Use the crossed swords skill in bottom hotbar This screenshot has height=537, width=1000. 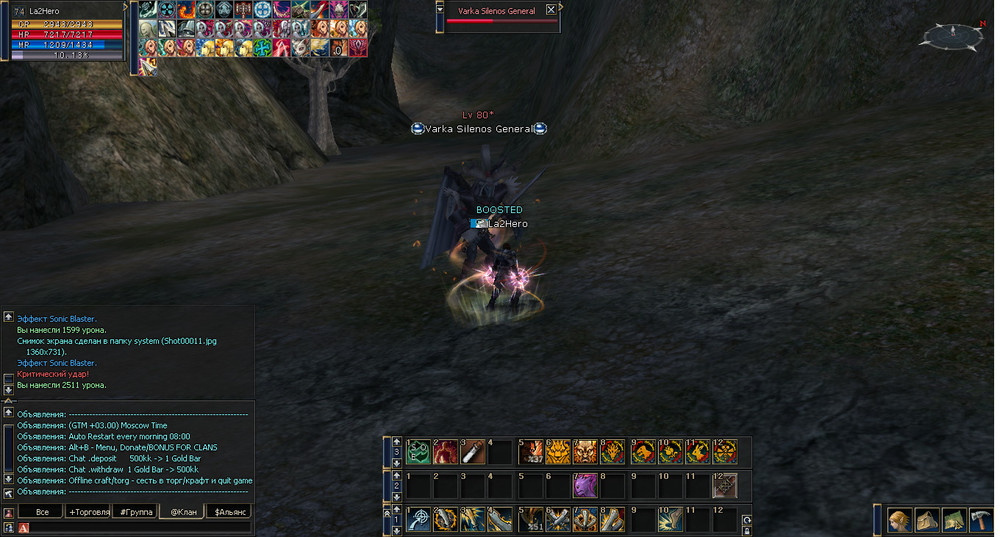click(x=557, y=519)
